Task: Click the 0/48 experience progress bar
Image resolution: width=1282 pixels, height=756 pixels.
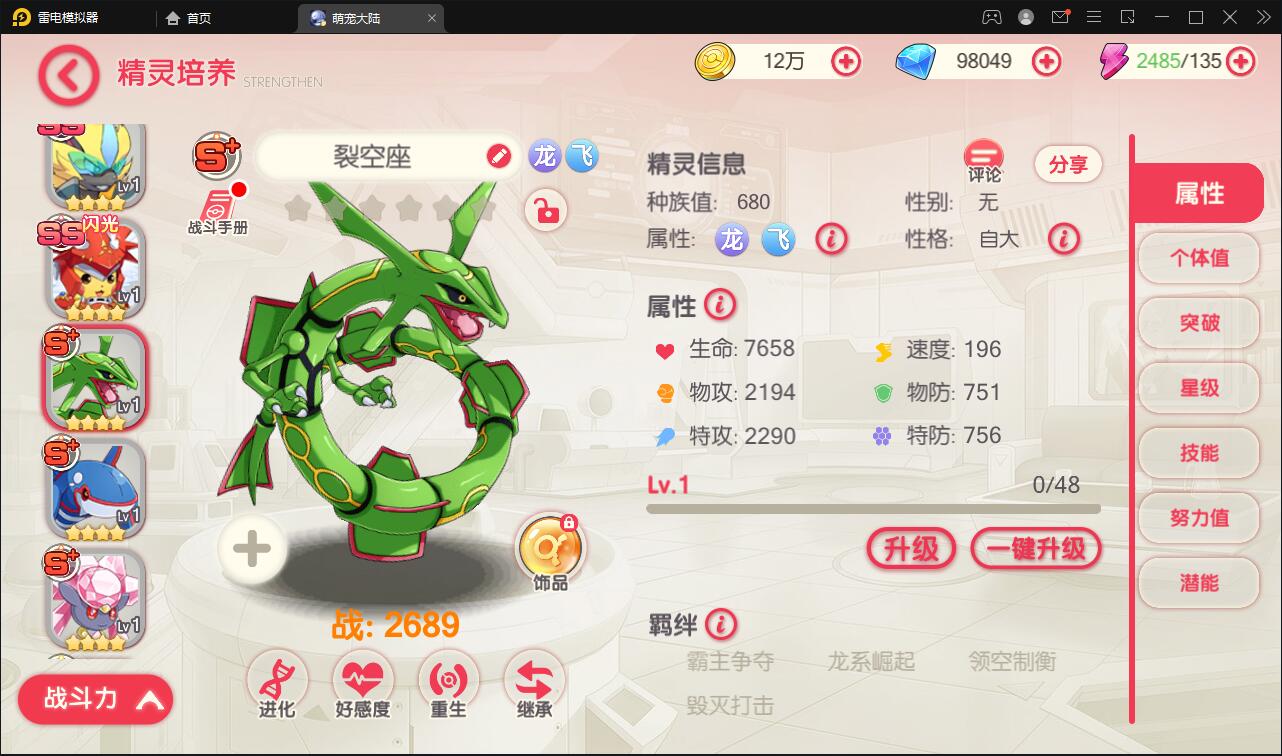Action: 873,508
